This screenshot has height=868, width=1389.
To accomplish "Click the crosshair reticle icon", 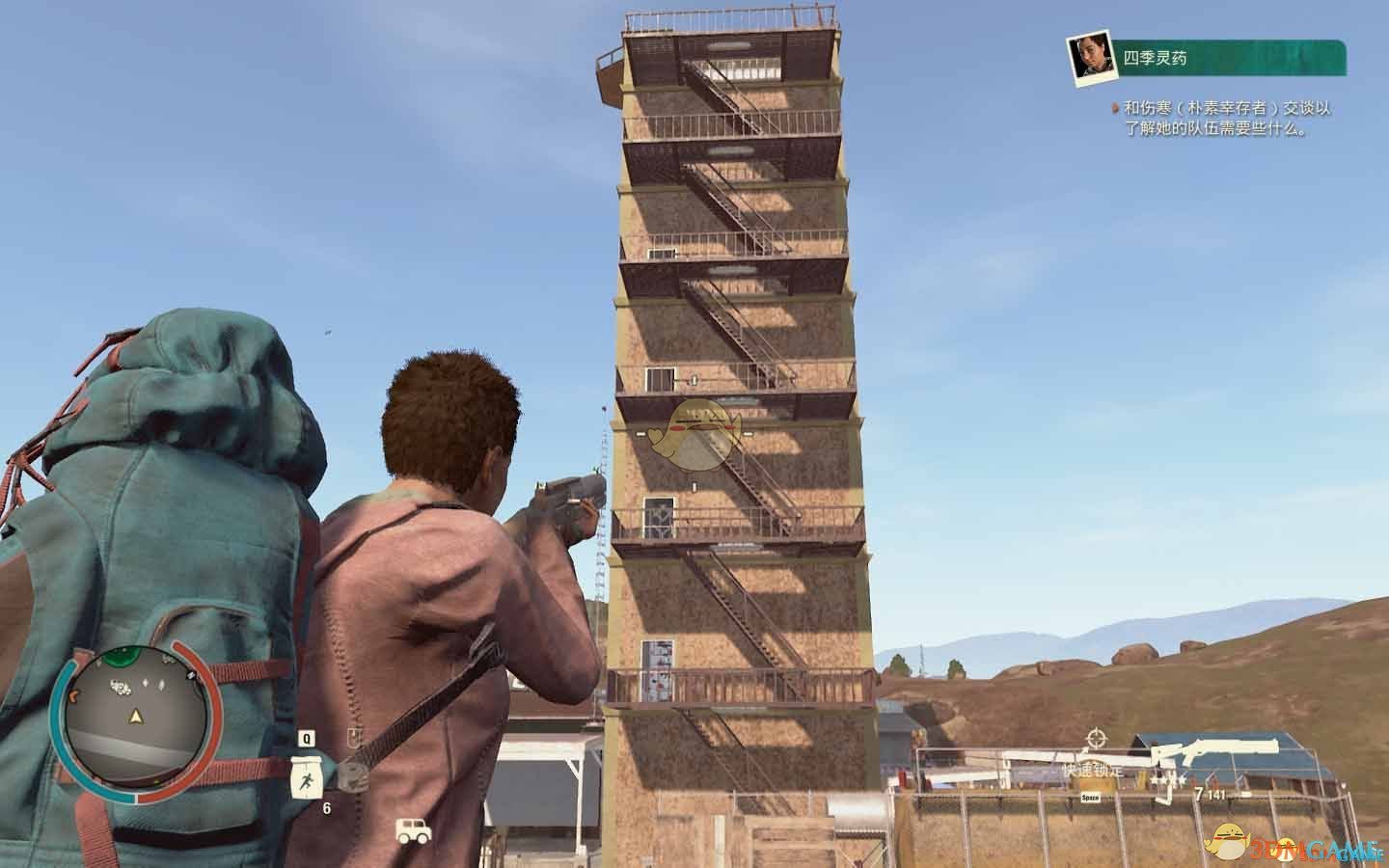I will (1097, 739).
